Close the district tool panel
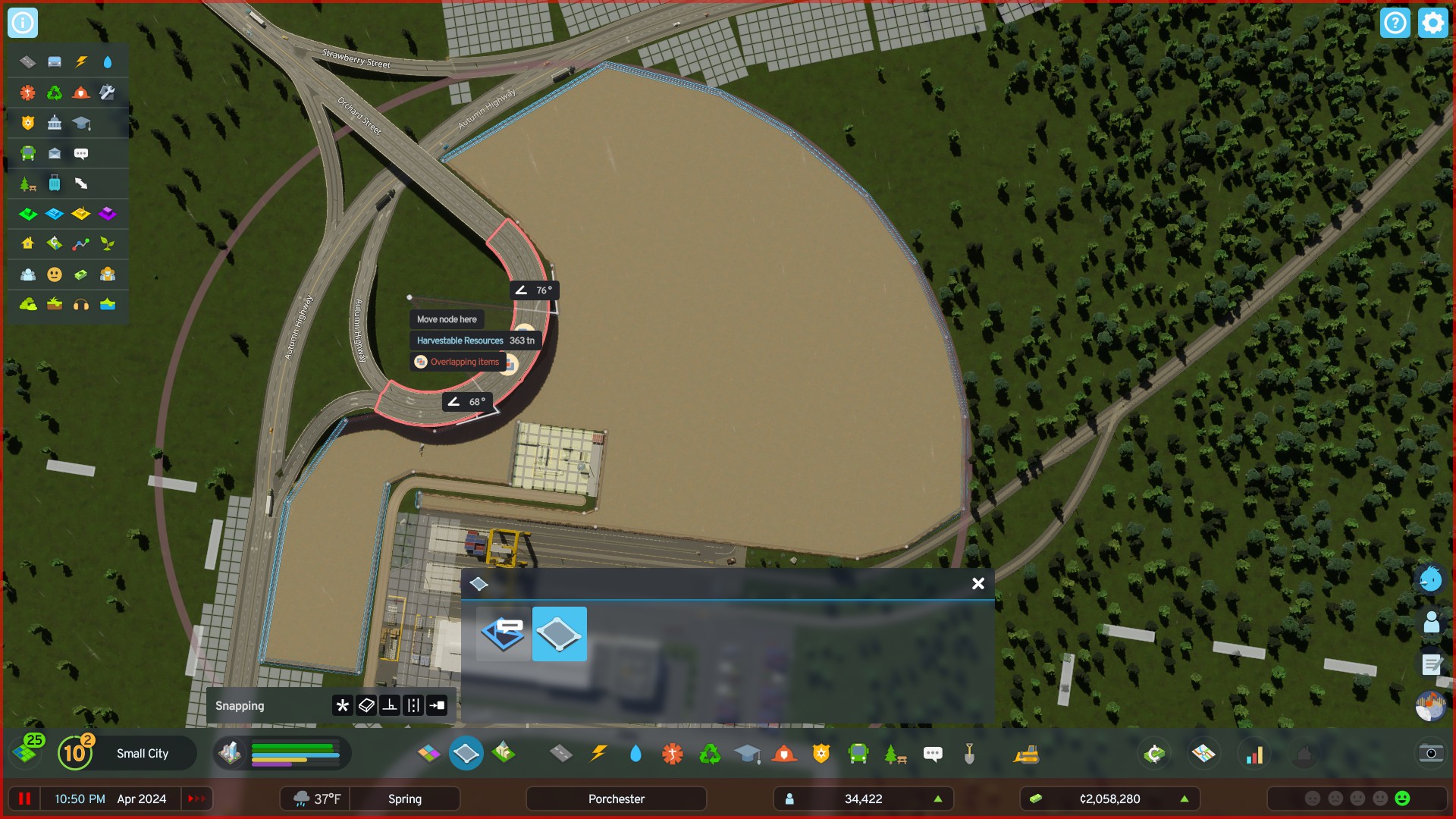The width and height of the screenshot is (1456, 819). pos(977,584)
